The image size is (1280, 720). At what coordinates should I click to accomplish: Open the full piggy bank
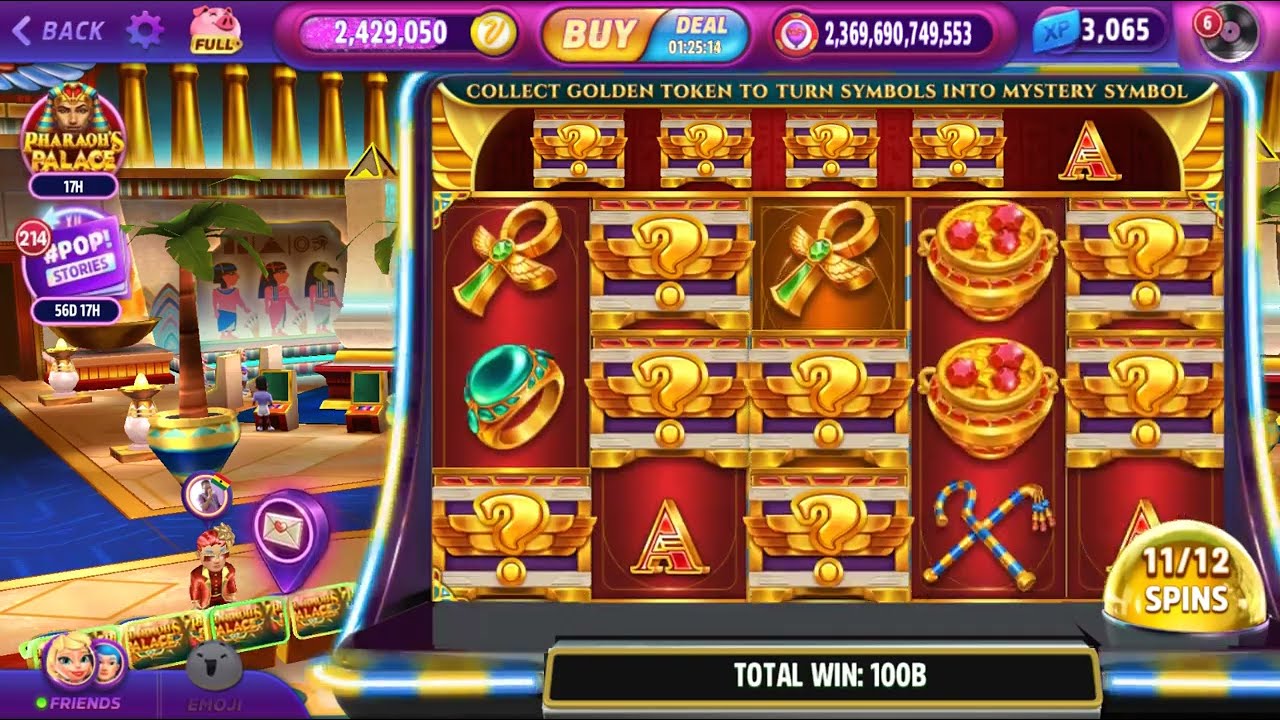[x=216, y=30]
